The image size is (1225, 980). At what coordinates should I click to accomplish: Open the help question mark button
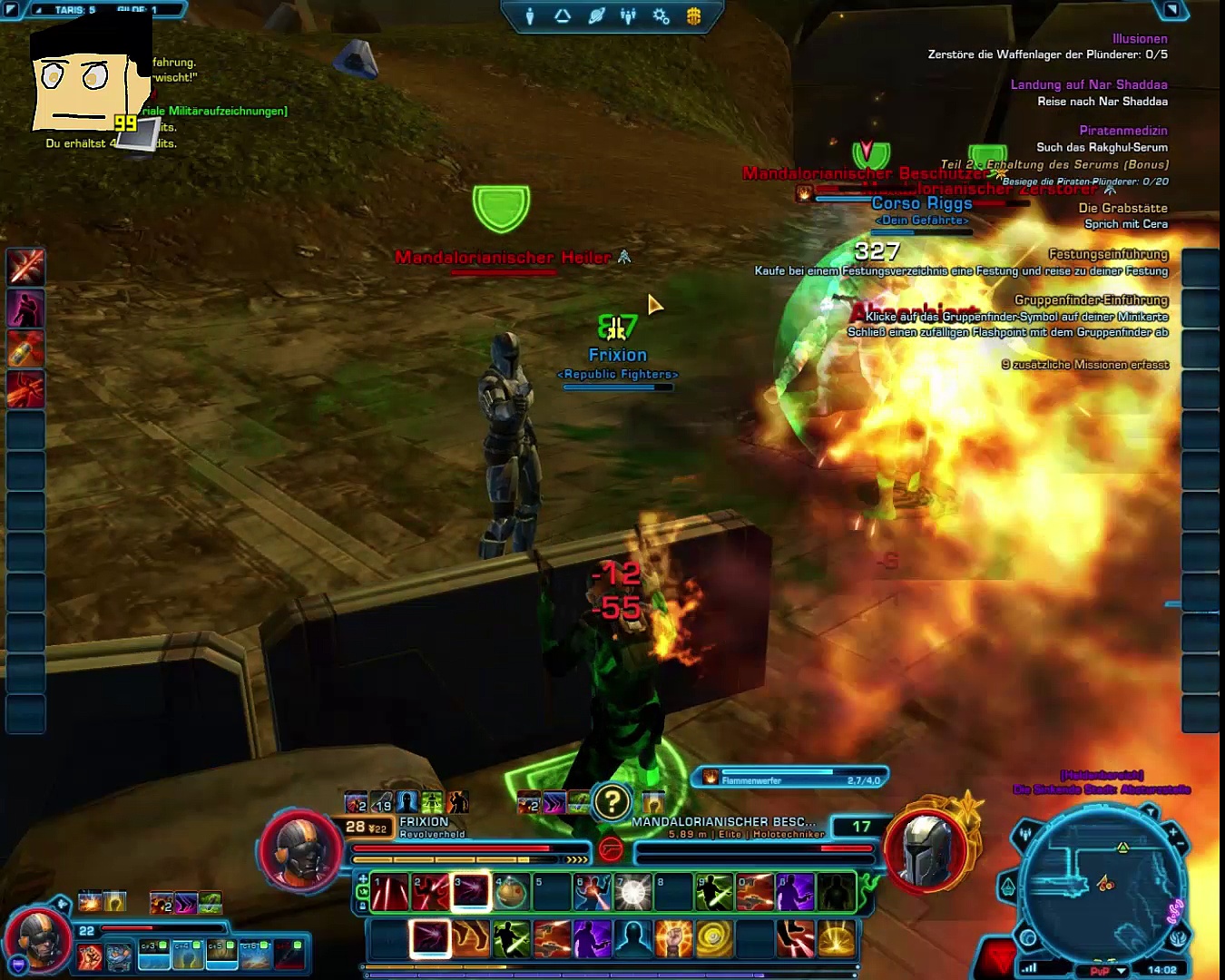point(612,802)
